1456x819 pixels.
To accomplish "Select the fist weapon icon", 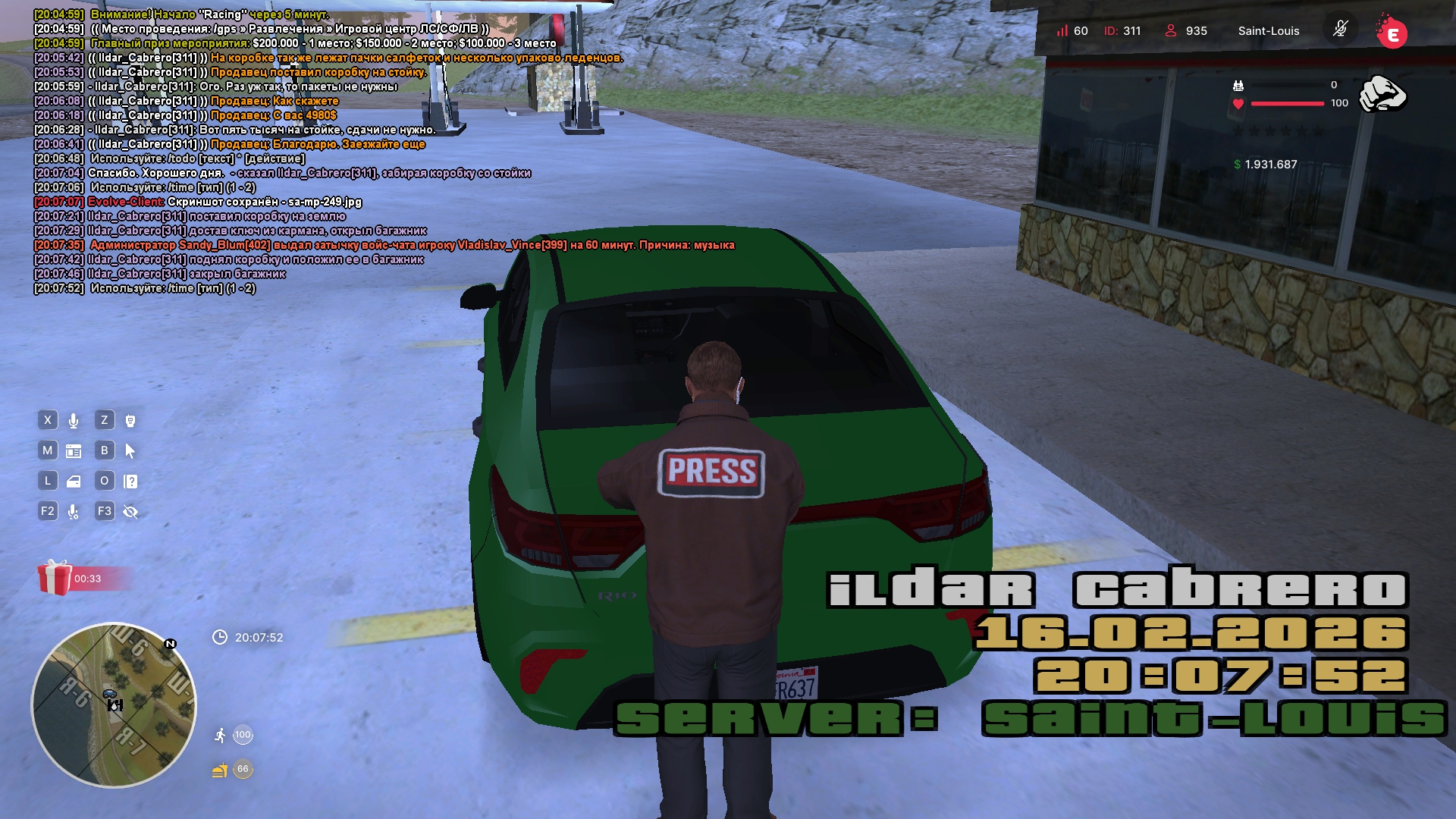I will pos(1382,94).
